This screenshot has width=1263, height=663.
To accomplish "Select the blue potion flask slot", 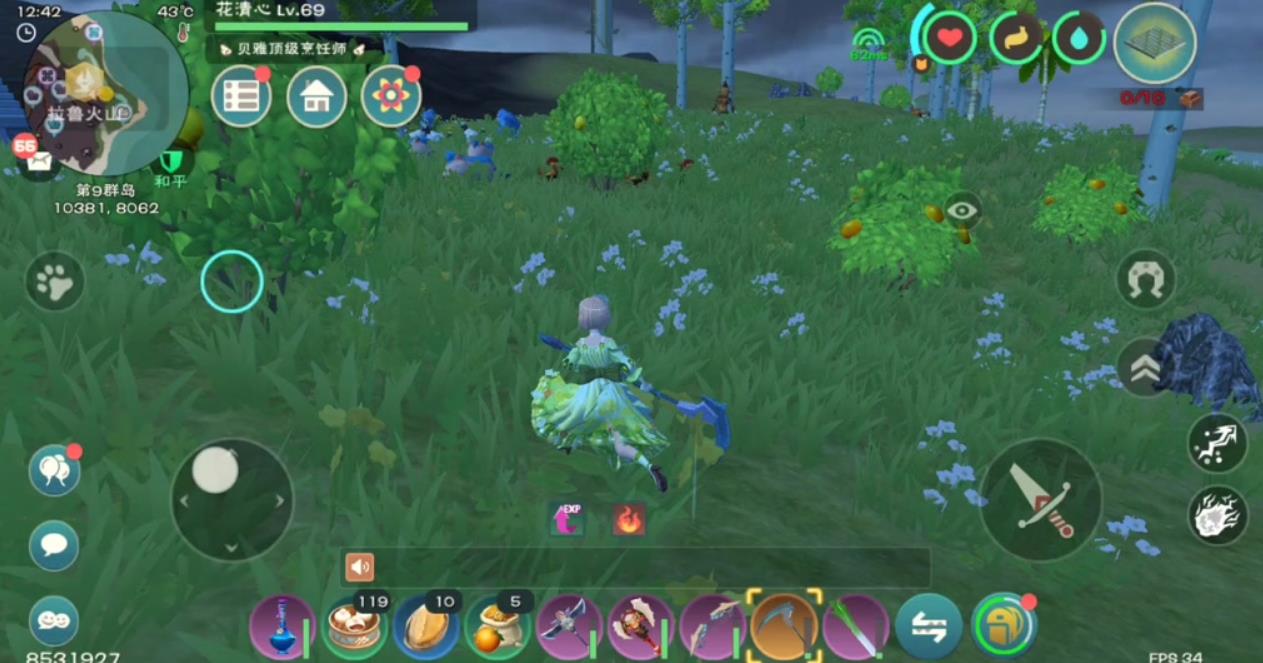I will (x=282, y=627).
